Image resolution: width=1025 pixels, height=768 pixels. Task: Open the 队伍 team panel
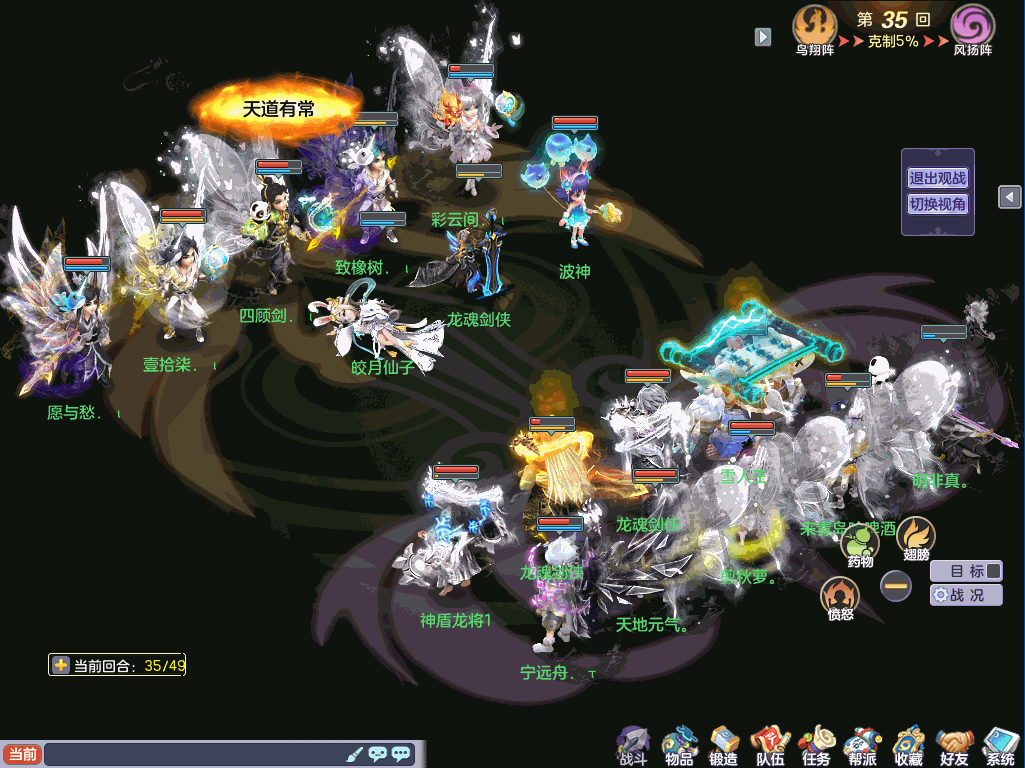tap(770, 745)
